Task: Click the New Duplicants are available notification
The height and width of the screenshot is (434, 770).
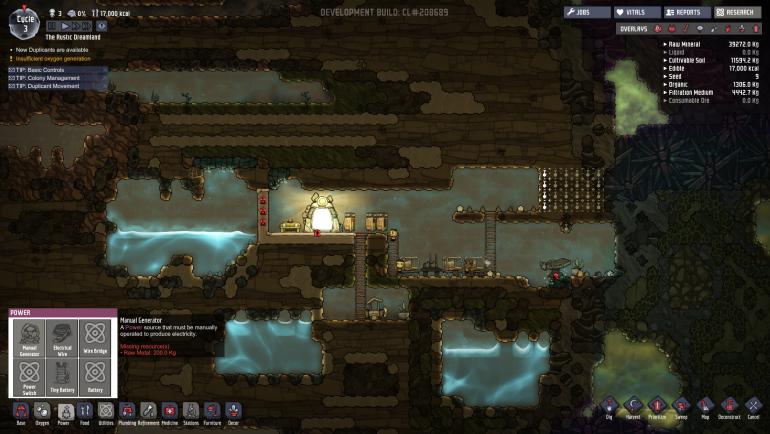Action: 52,49
